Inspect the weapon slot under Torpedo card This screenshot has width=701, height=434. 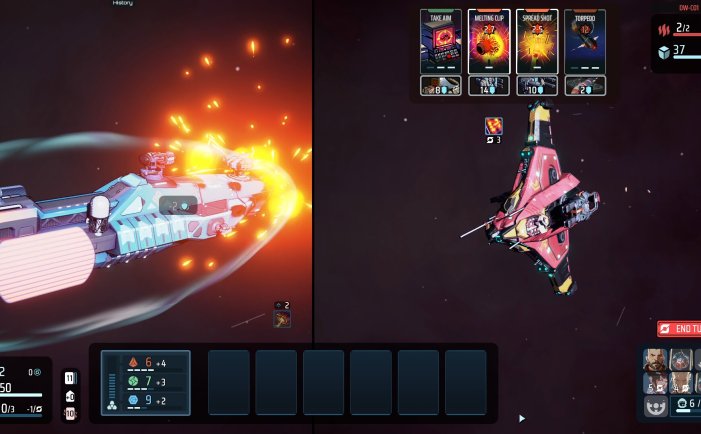tap(584, 87)
